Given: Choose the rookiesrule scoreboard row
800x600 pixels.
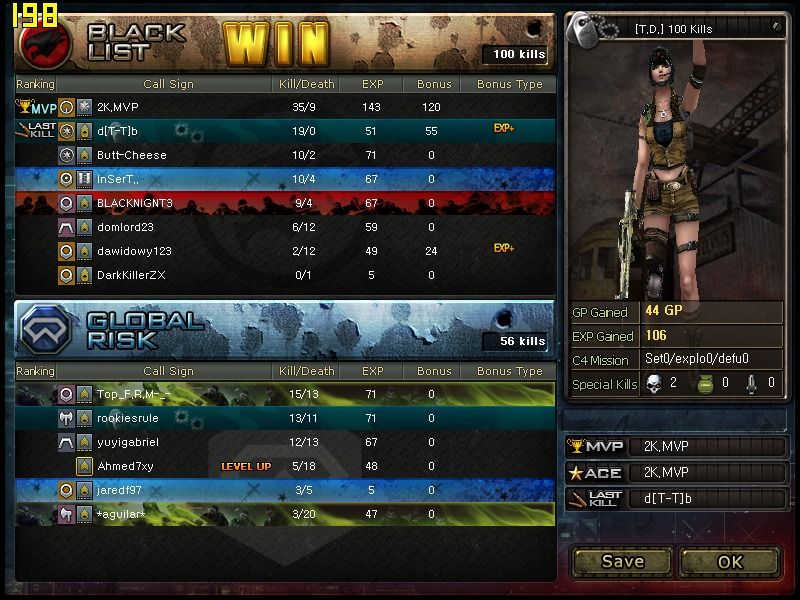Looking at the screenshot, I should [x=285, y=418].
